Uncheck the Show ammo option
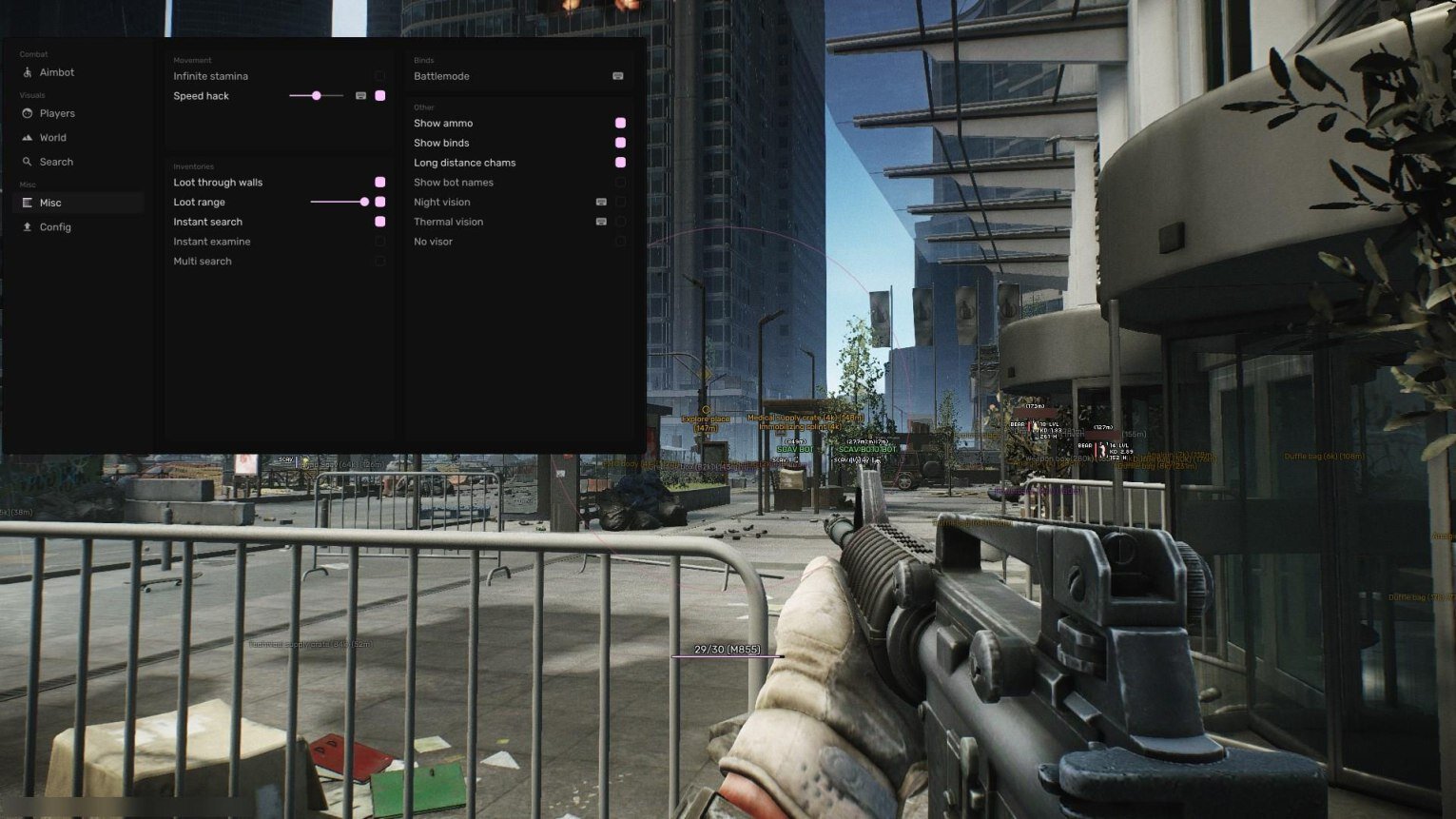This screenshot has height=819, width=1456. point(620,123)
